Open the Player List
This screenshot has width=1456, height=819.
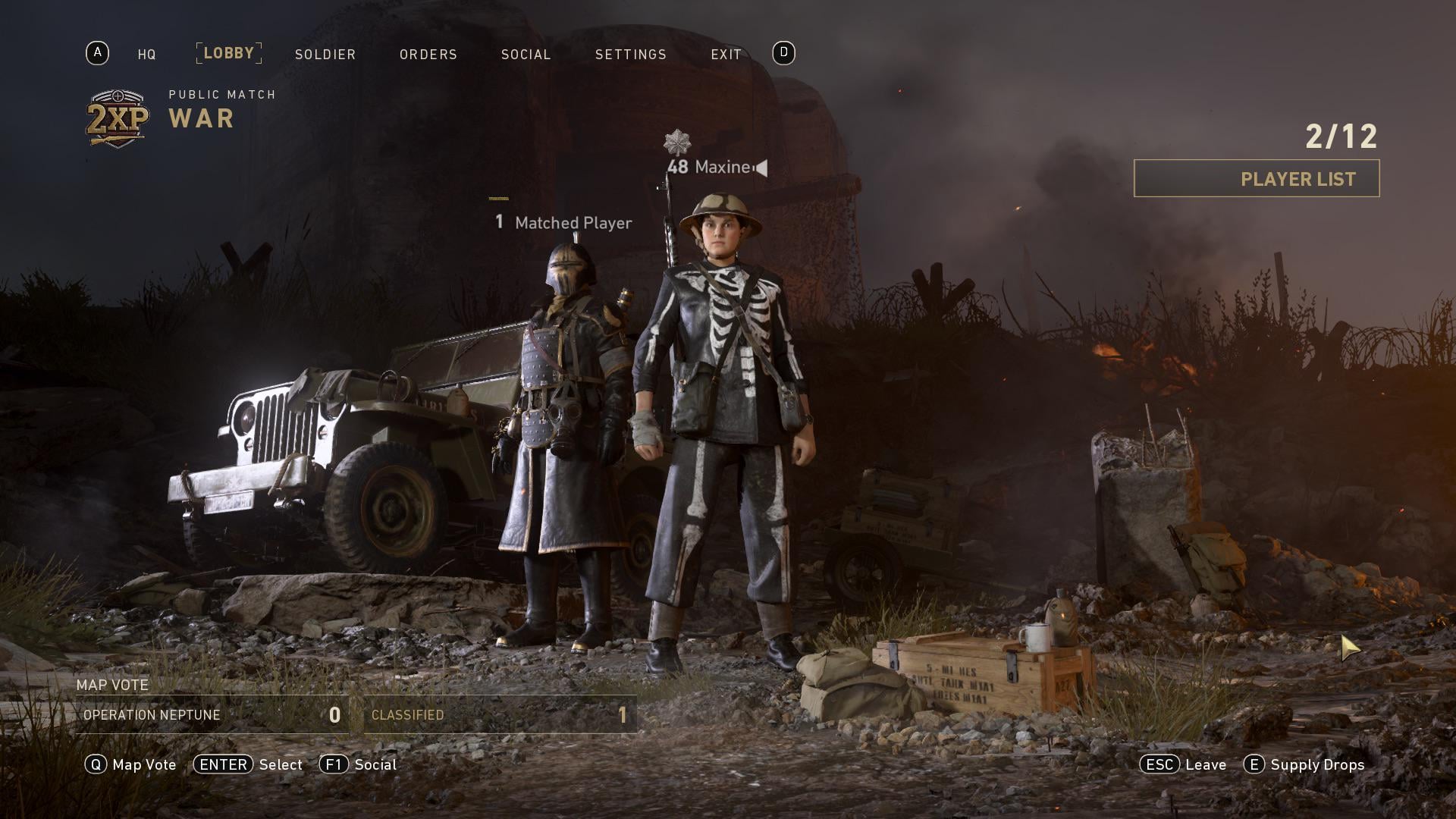(x=1256, y=179)
